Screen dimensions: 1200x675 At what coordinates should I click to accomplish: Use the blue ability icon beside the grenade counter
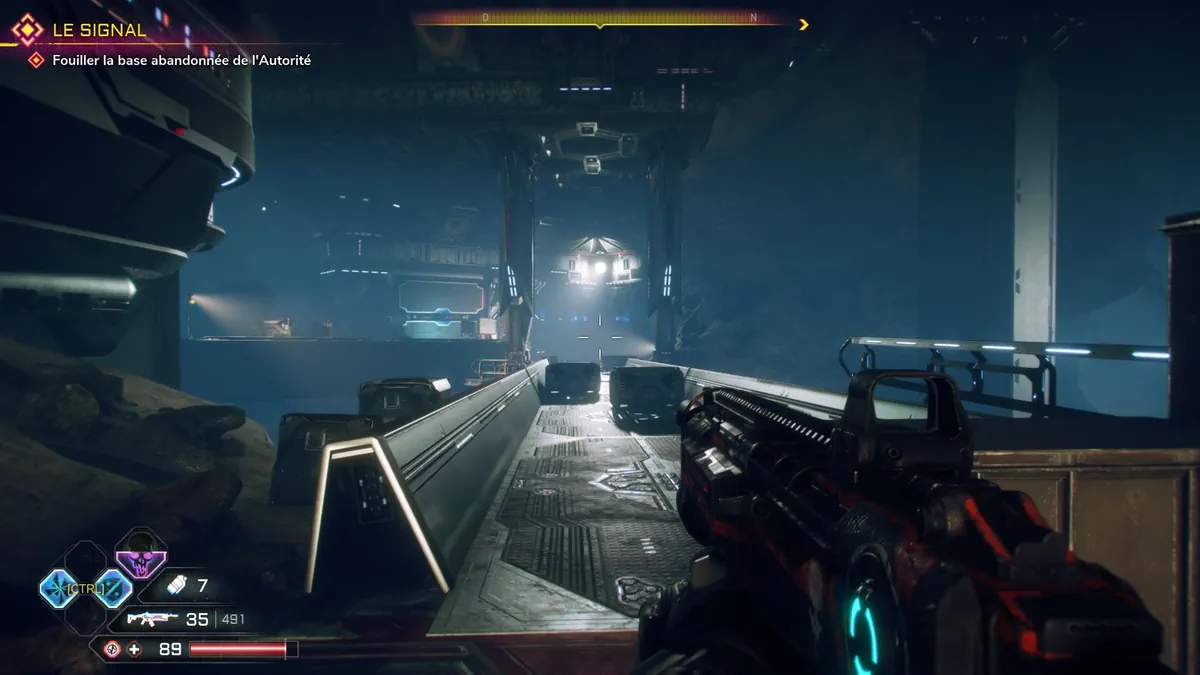(x=113, y=588)
